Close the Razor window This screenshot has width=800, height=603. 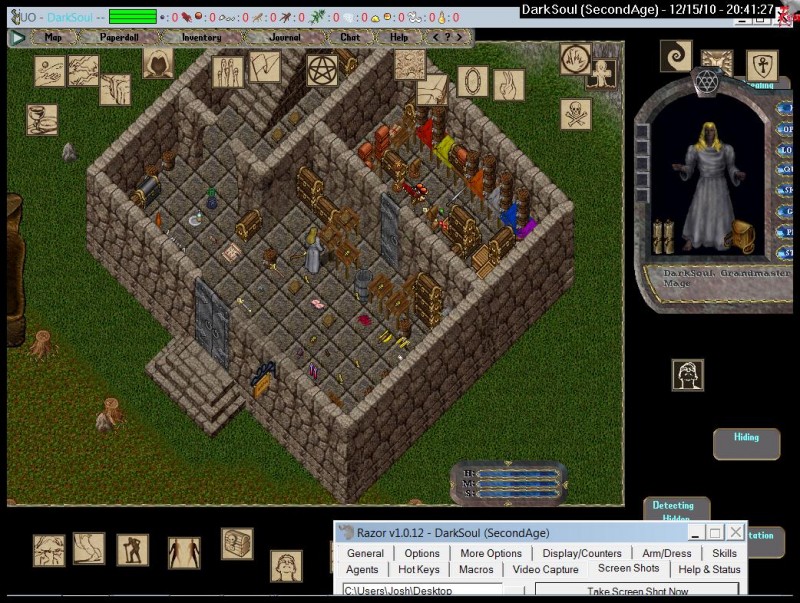pyautogui.click(x=735, y=532)
